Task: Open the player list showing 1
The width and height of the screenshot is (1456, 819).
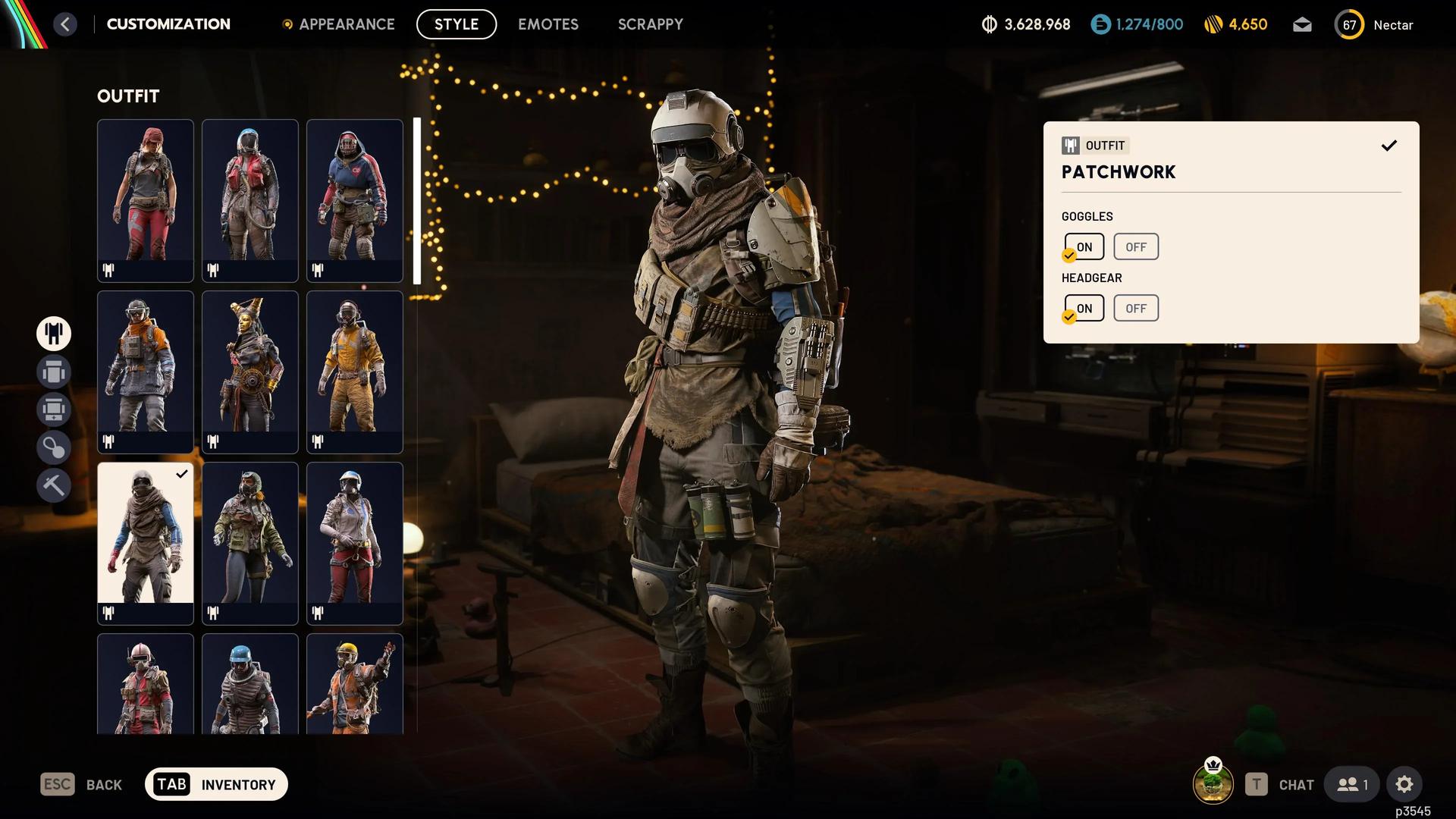Action: (1351, 784)
